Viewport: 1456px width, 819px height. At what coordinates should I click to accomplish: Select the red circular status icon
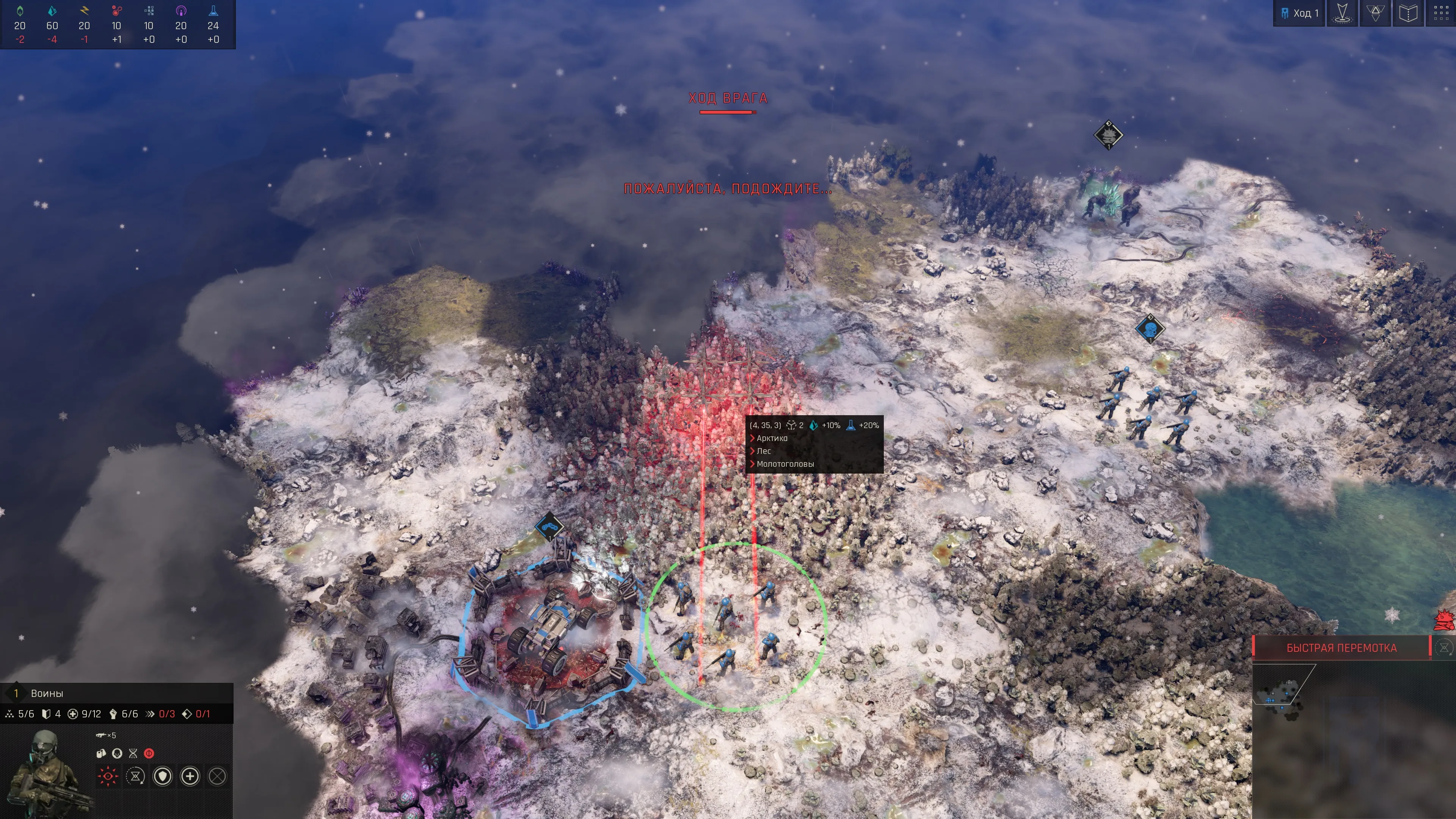coord(149,753)
